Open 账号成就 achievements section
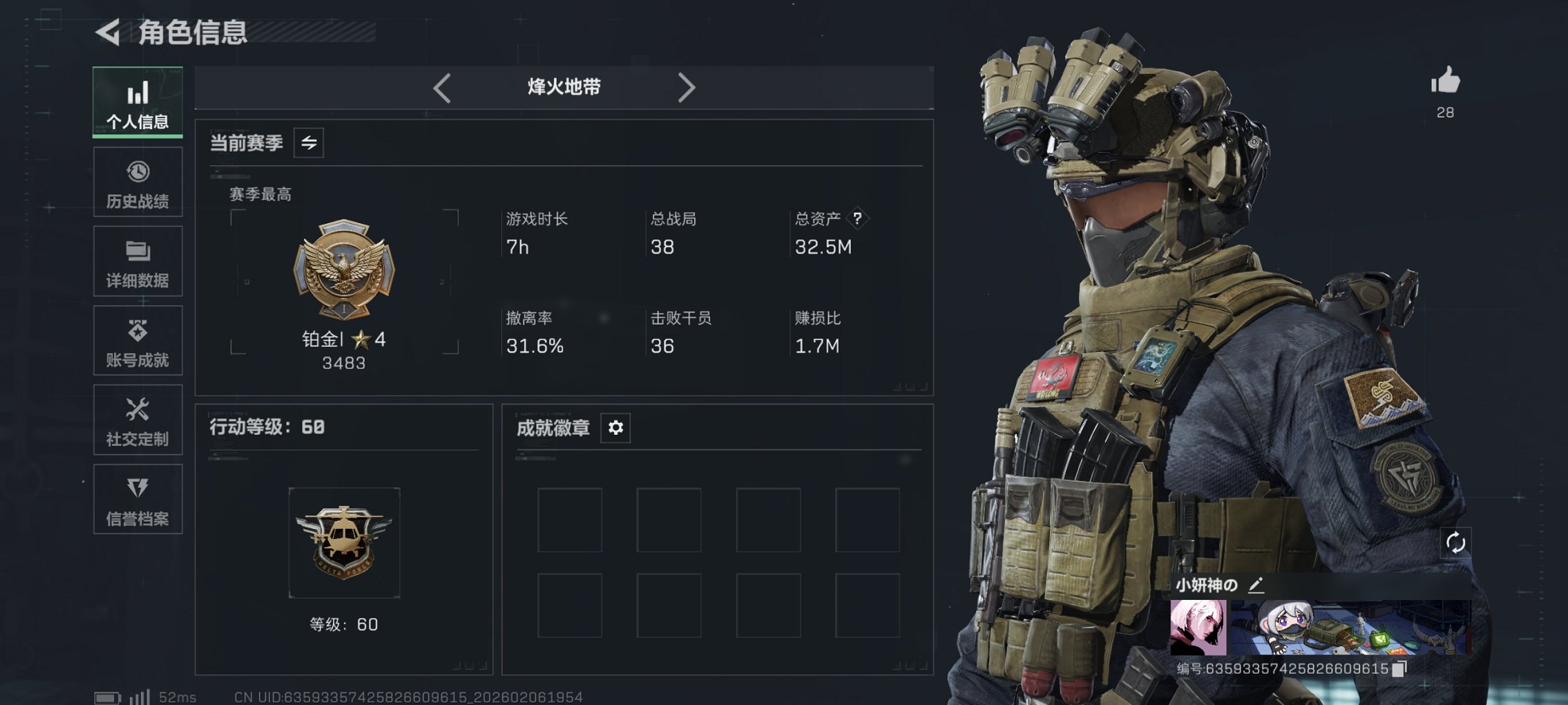1568x705 pixels. point(137,340)
